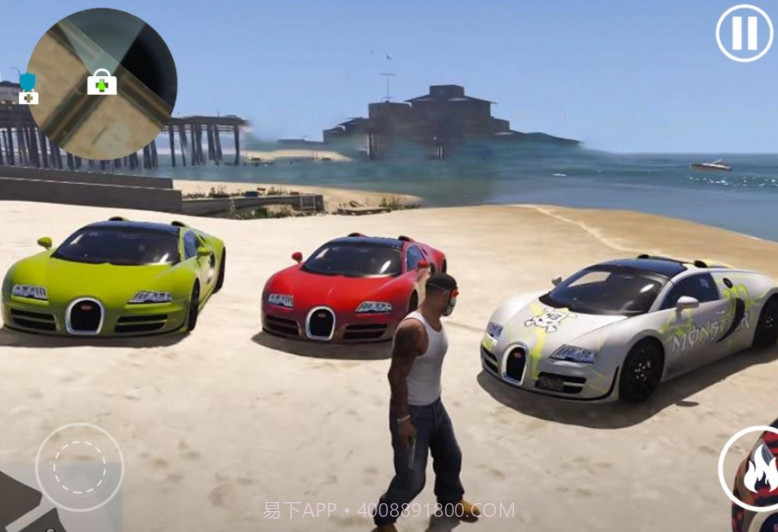Pause the game with the pause button
Viewport: 778px width, 532px height.
[744, 33]
